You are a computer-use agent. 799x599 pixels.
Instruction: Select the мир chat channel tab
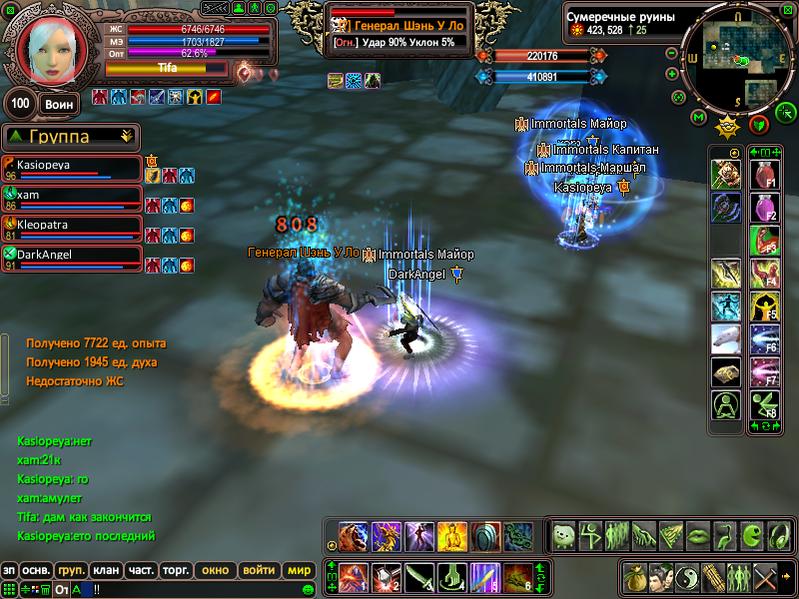coord(299,570)
